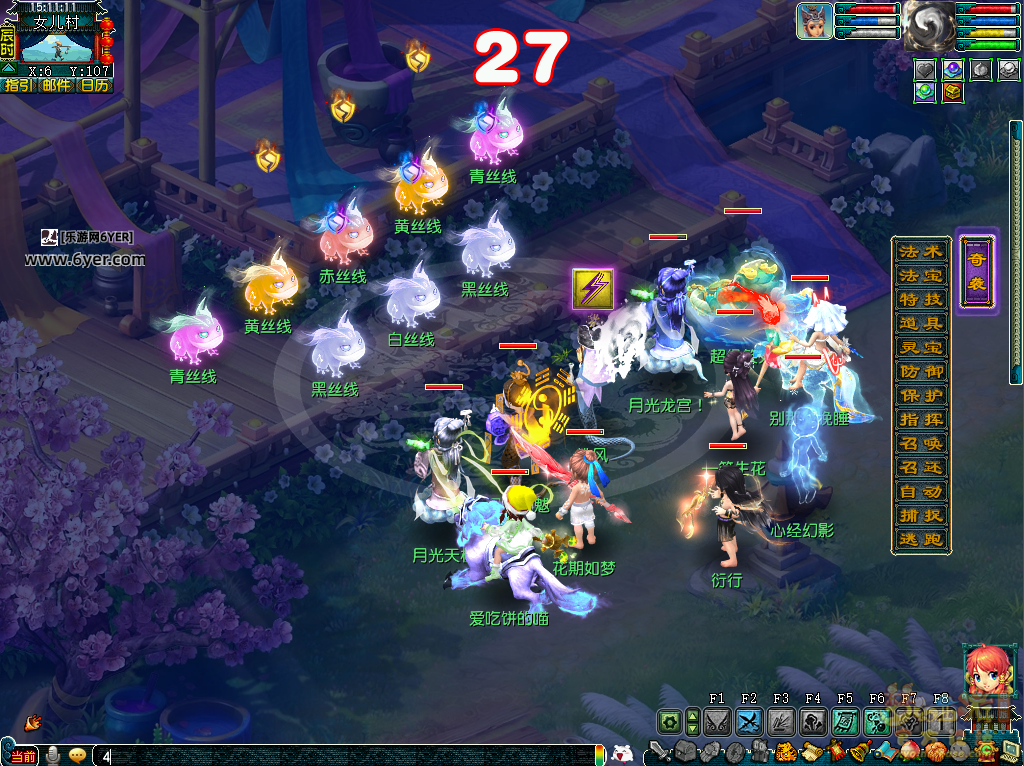This screenshot has width=1024, height=766.
Task: Open the 道具 items command
Action: point(920,324)
